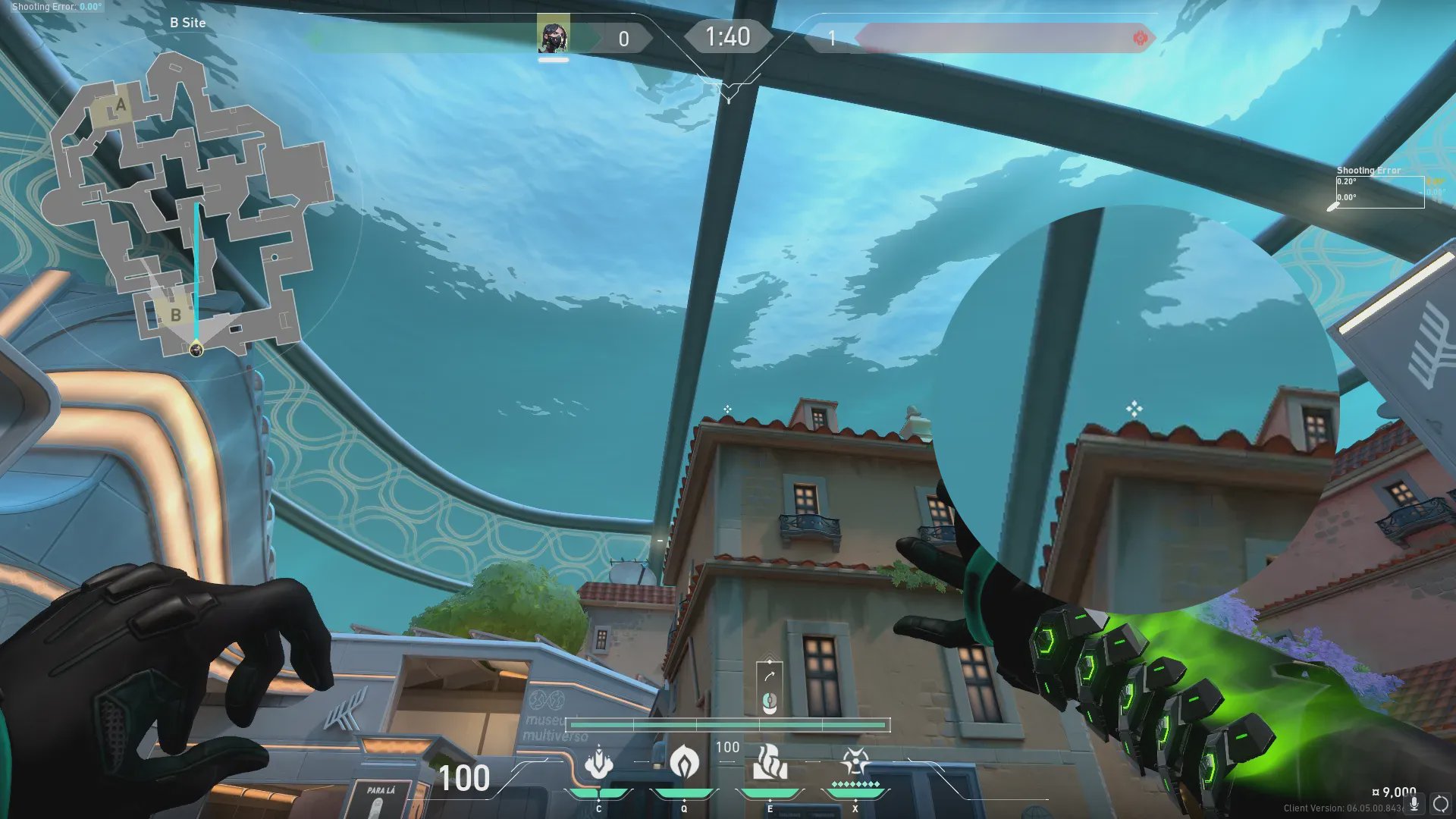Click the red spike icon in top bar
The height and width of the screenshot is (819, 1456).
point(1139,38)
